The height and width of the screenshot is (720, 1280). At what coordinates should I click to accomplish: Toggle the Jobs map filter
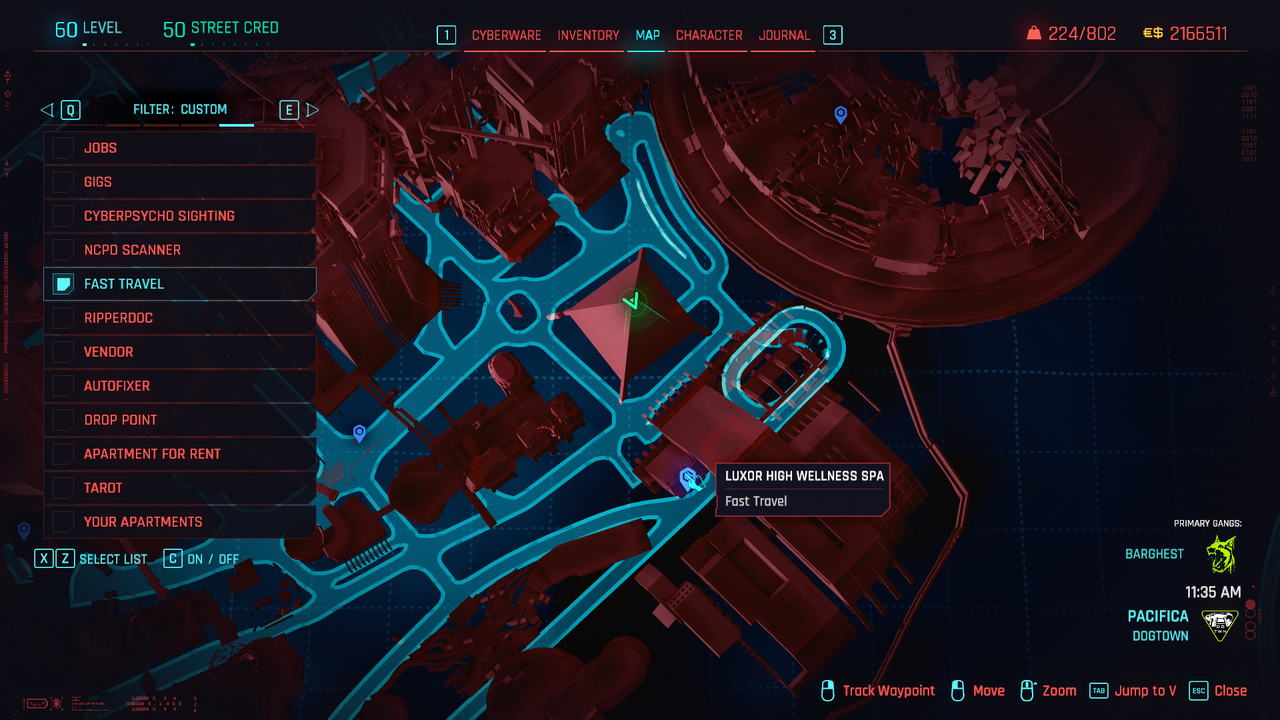tap(64, 148)
